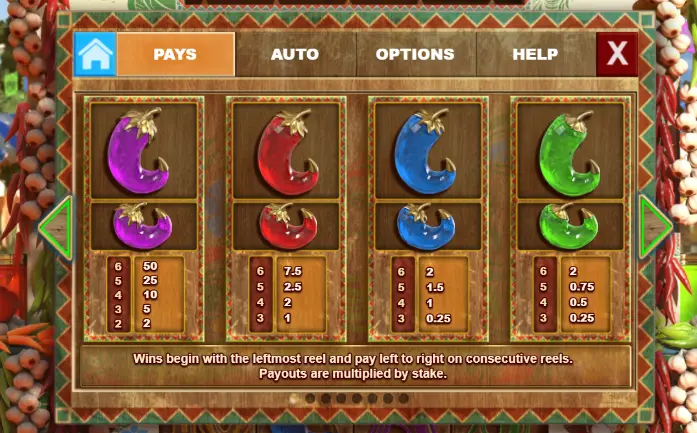Open the OPTIONS tab
The width and height of the screenshot is (697, 433).
(x=415, y=54)
